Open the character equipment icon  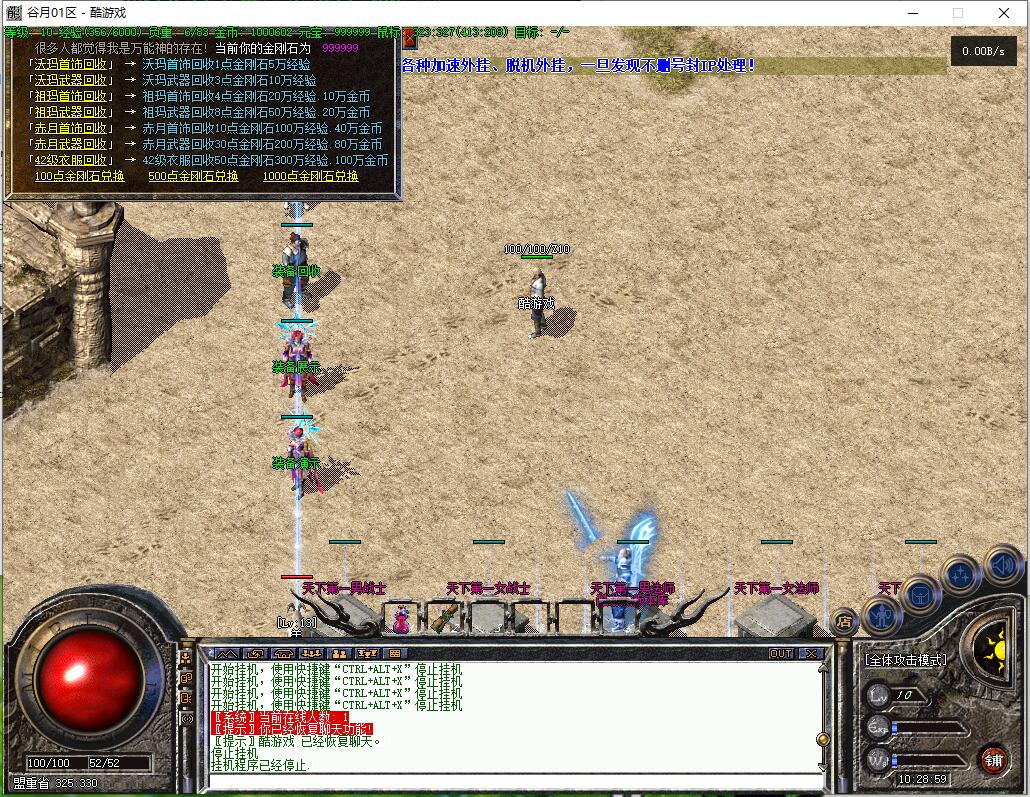881,614
